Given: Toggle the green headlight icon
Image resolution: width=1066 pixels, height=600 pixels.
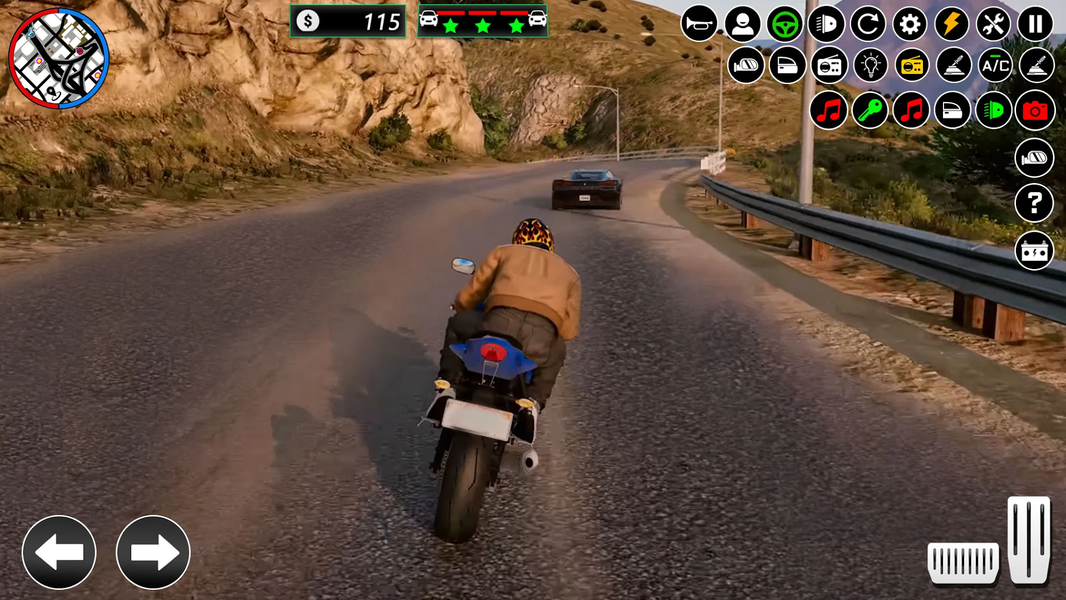Looking at the screenshot, I should 994,110.
